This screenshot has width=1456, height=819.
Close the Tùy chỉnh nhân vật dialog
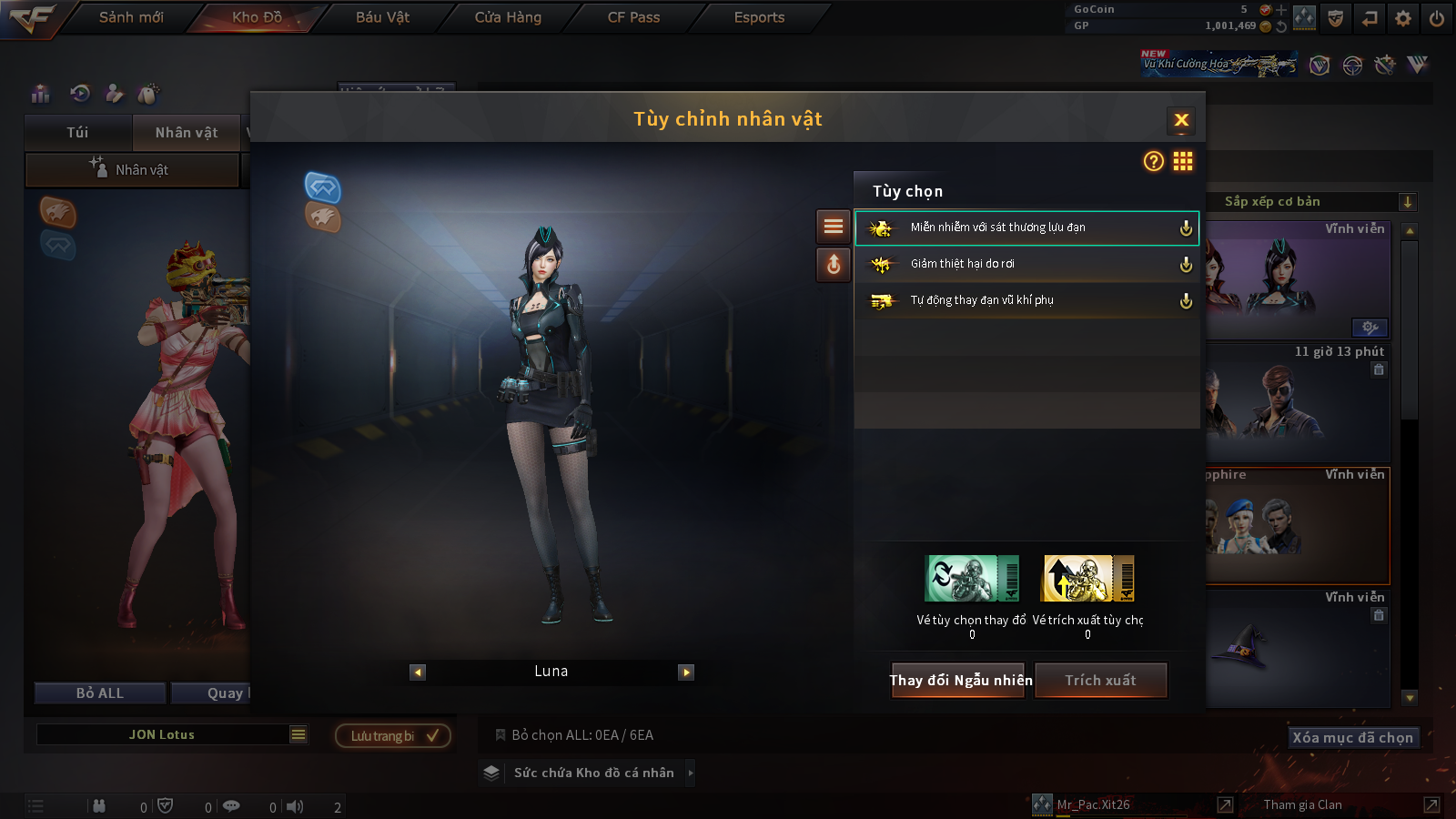tap(1181, 120)
